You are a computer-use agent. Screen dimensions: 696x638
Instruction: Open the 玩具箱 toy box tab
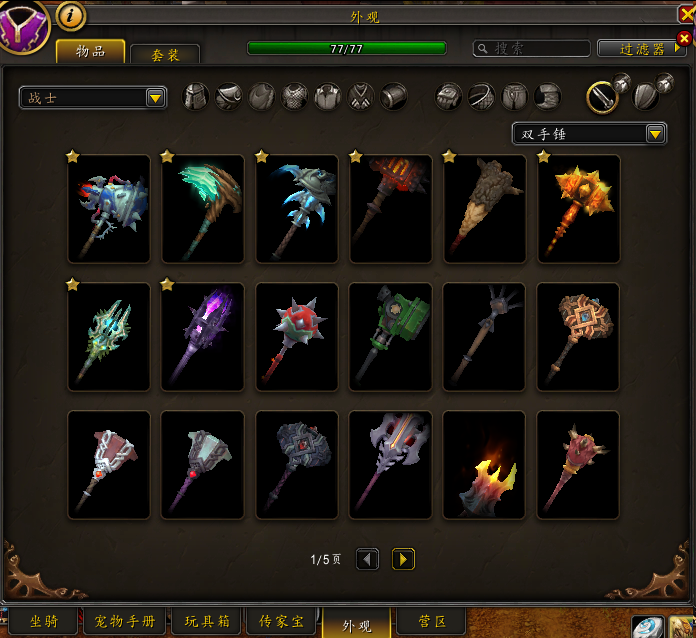[x=206, y=622]
